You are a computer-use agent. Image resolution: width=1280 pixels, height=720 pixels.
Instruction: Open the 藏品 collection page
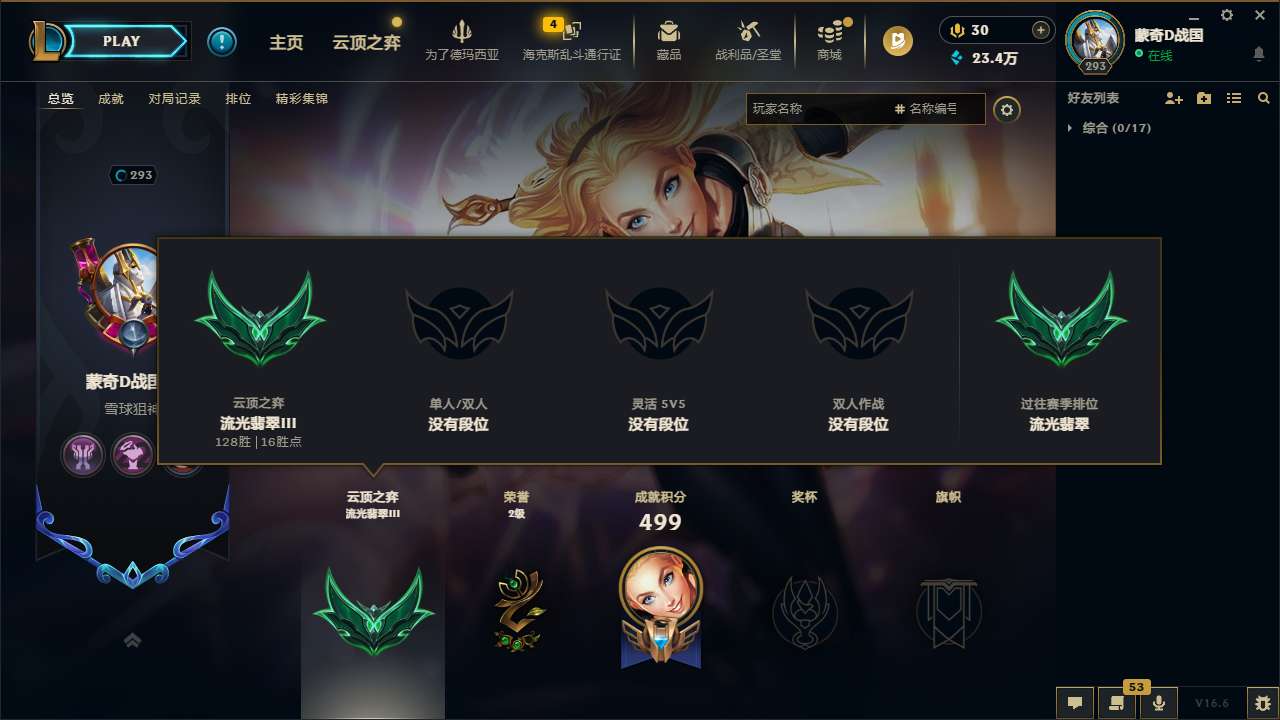[x=670, y=40]
